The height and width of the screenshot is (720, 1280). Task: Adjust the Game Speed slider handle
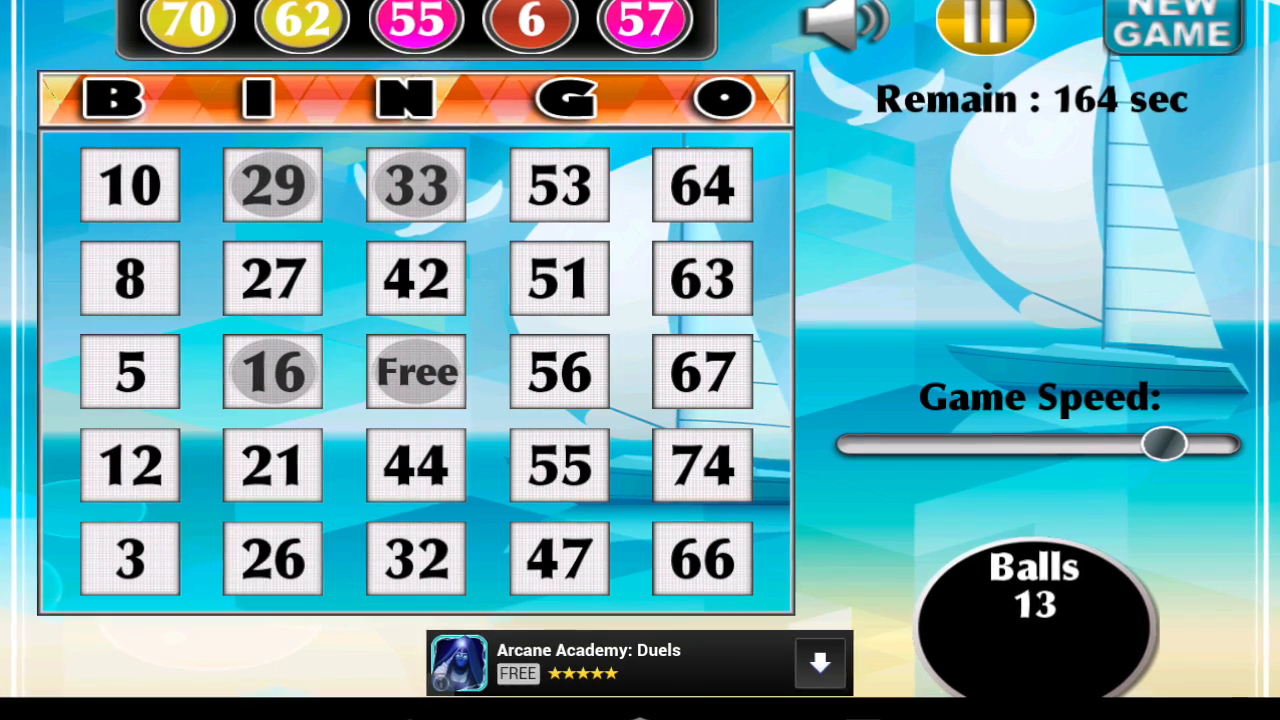1166,445
